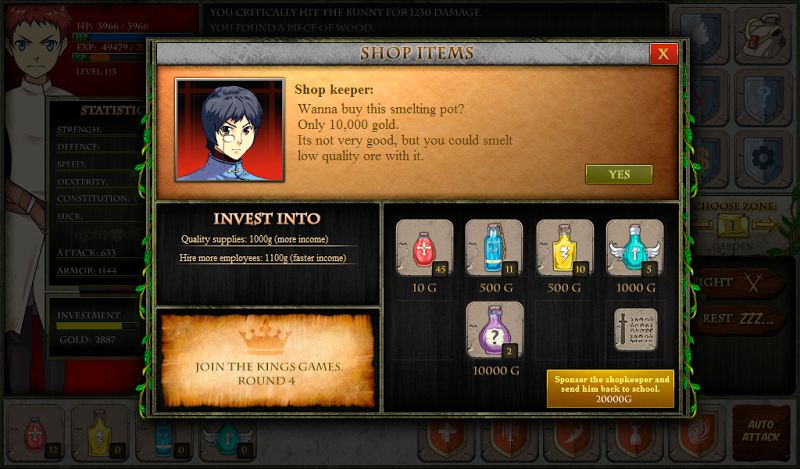Buy the yellow lightning potion for 500 G
Screen dimensions: 800x469
564,247
